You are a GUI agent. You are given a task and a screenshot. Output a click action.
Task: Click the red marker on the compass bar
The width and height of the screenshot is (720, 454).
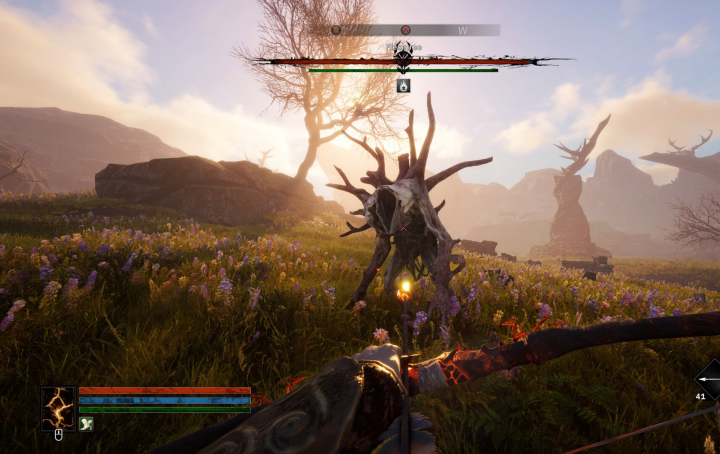[x=405, y=30]
